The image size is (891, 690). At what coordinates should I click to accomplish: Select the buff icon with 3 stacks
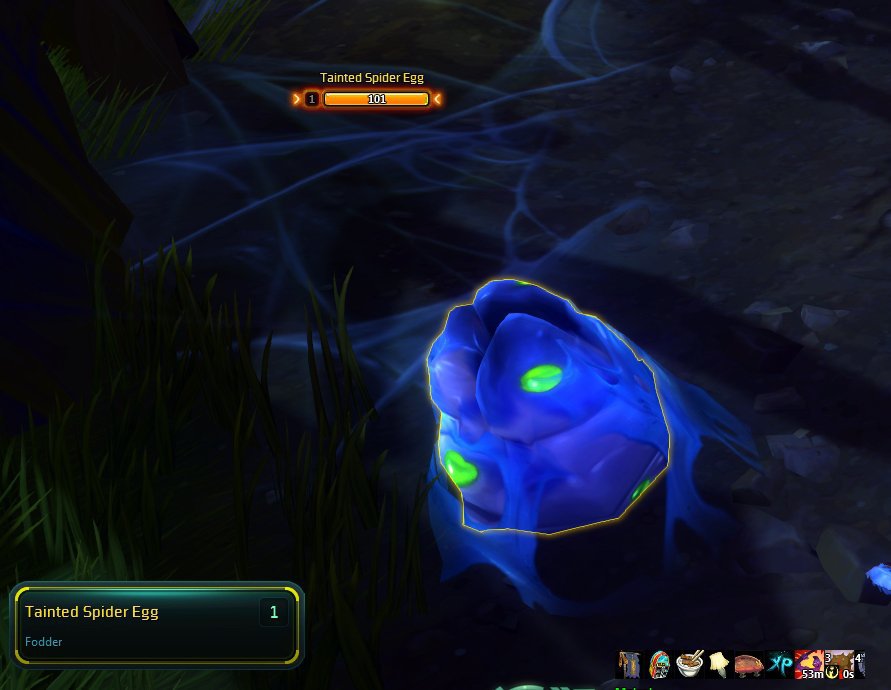tap(838, 665)
